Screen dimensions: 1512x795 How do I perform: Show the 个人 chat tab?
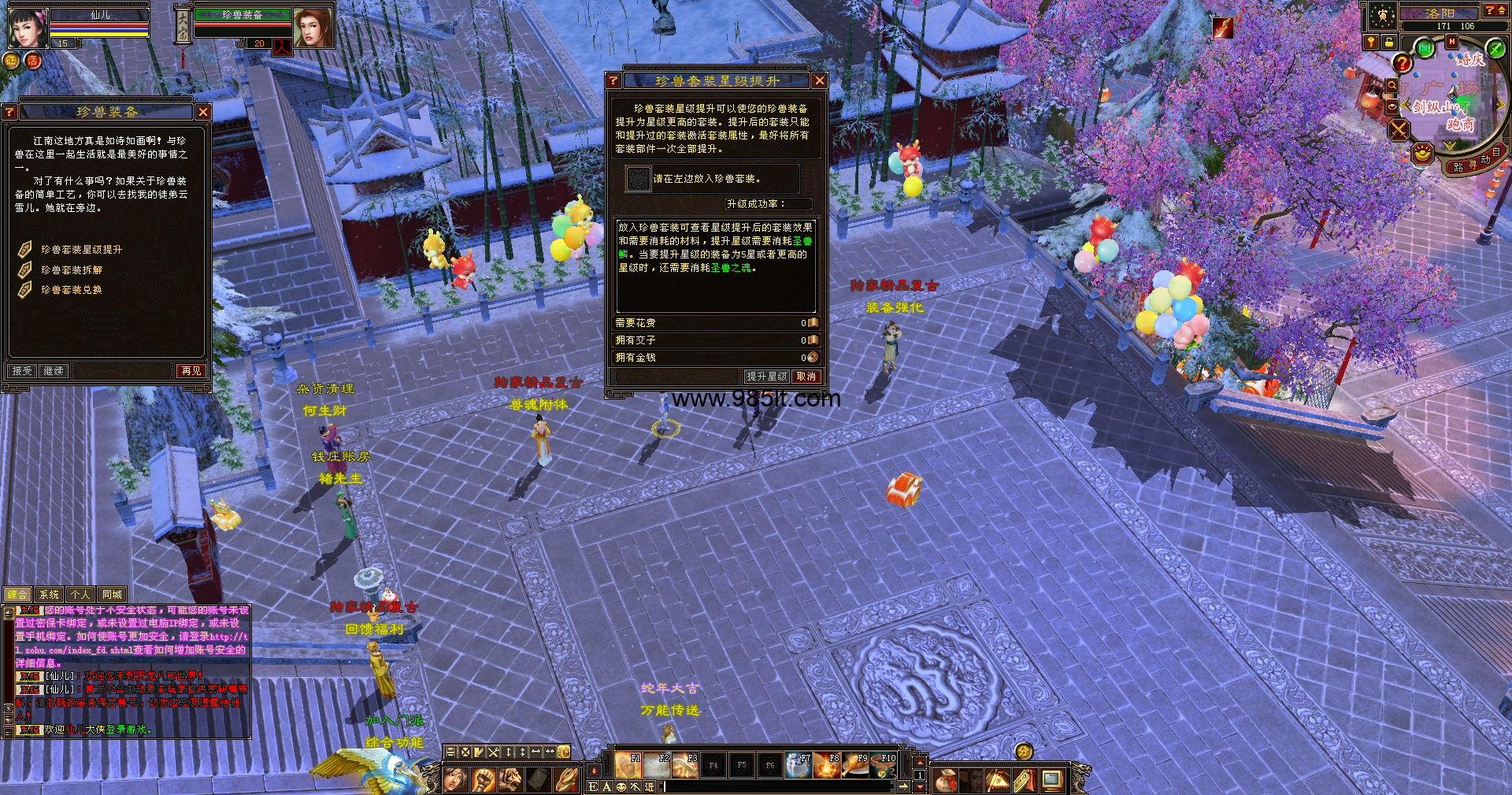(x=80, y=595)
